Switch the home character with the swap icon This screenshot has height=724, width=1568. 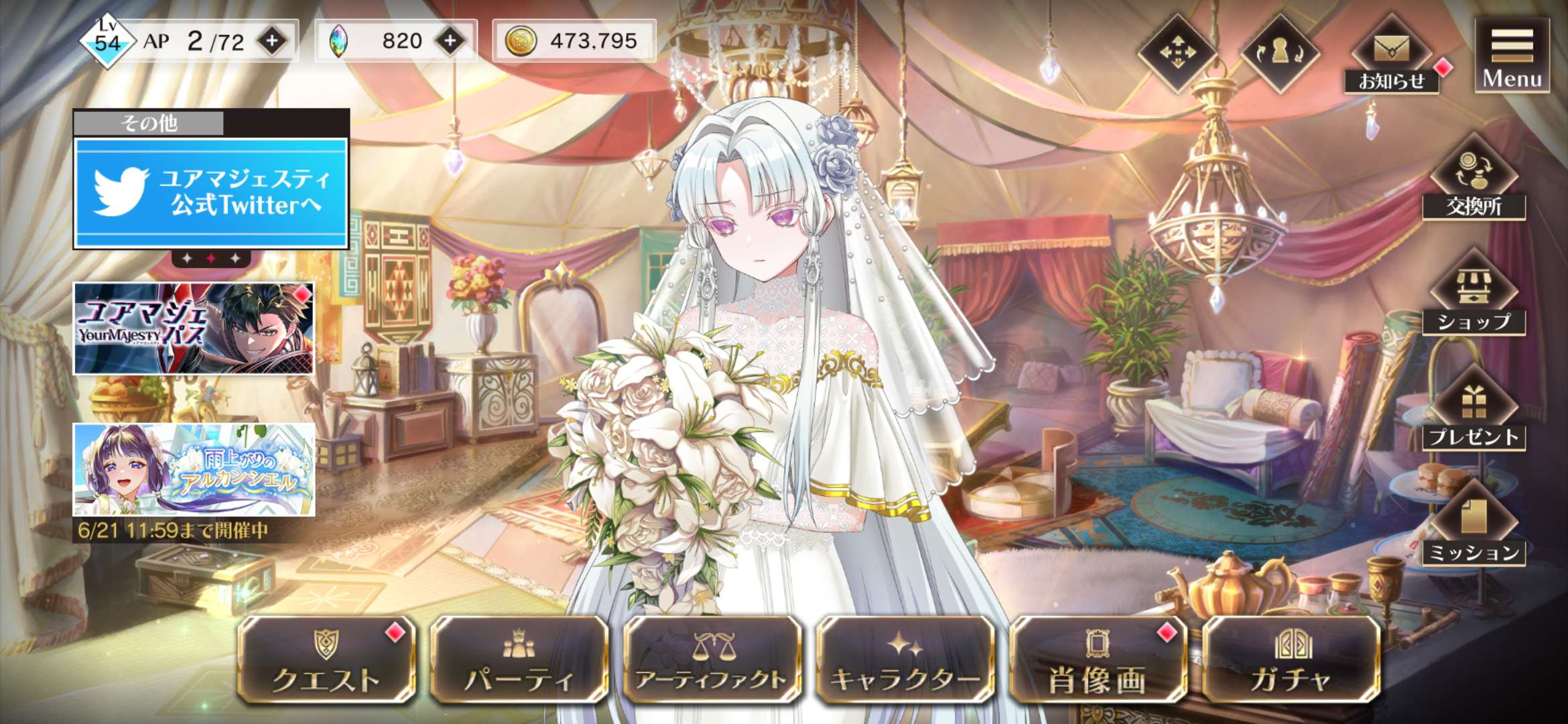(1280, 53)
